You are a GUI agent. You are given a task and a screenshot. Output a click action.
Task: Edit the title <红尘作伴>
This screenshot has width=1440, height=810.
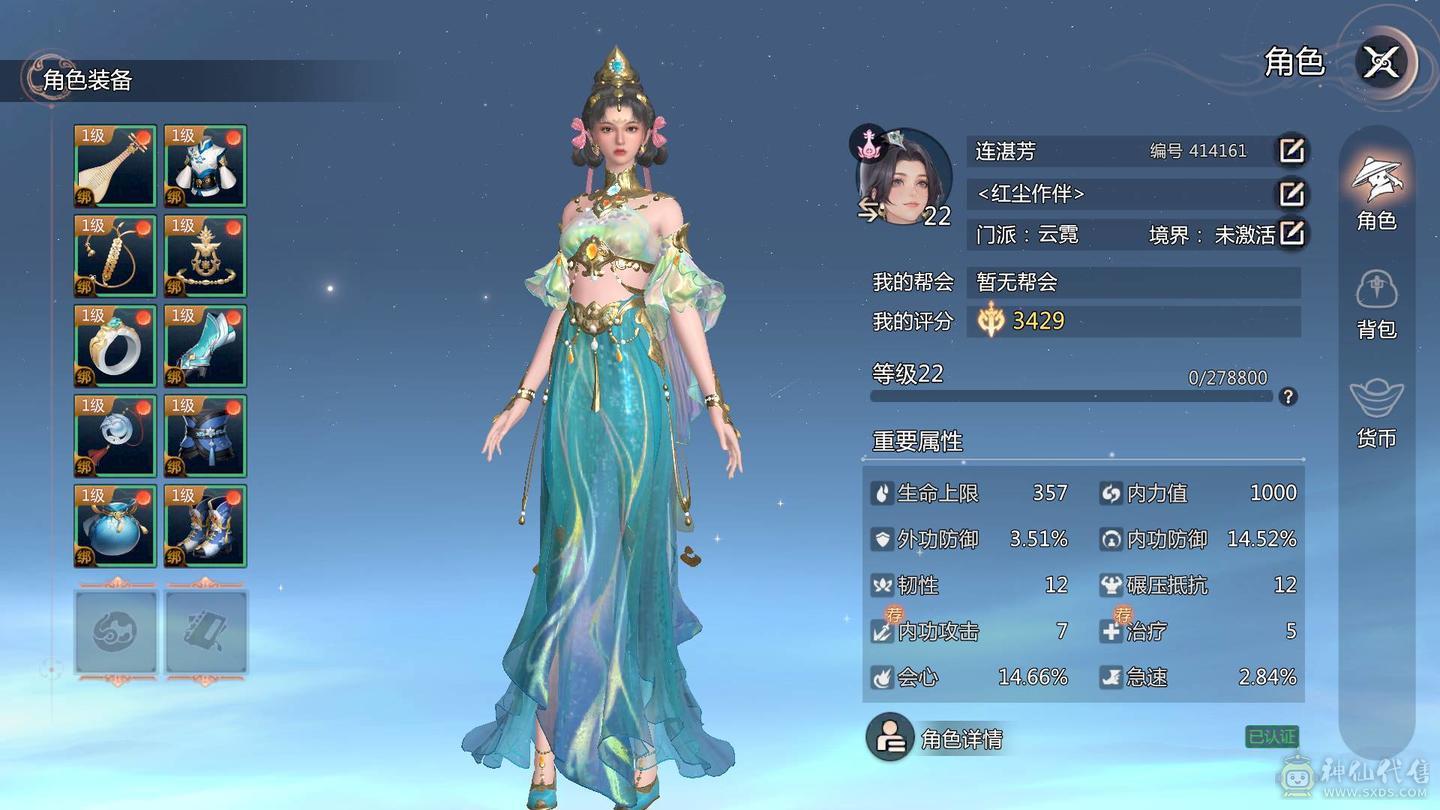(1291, 194)
